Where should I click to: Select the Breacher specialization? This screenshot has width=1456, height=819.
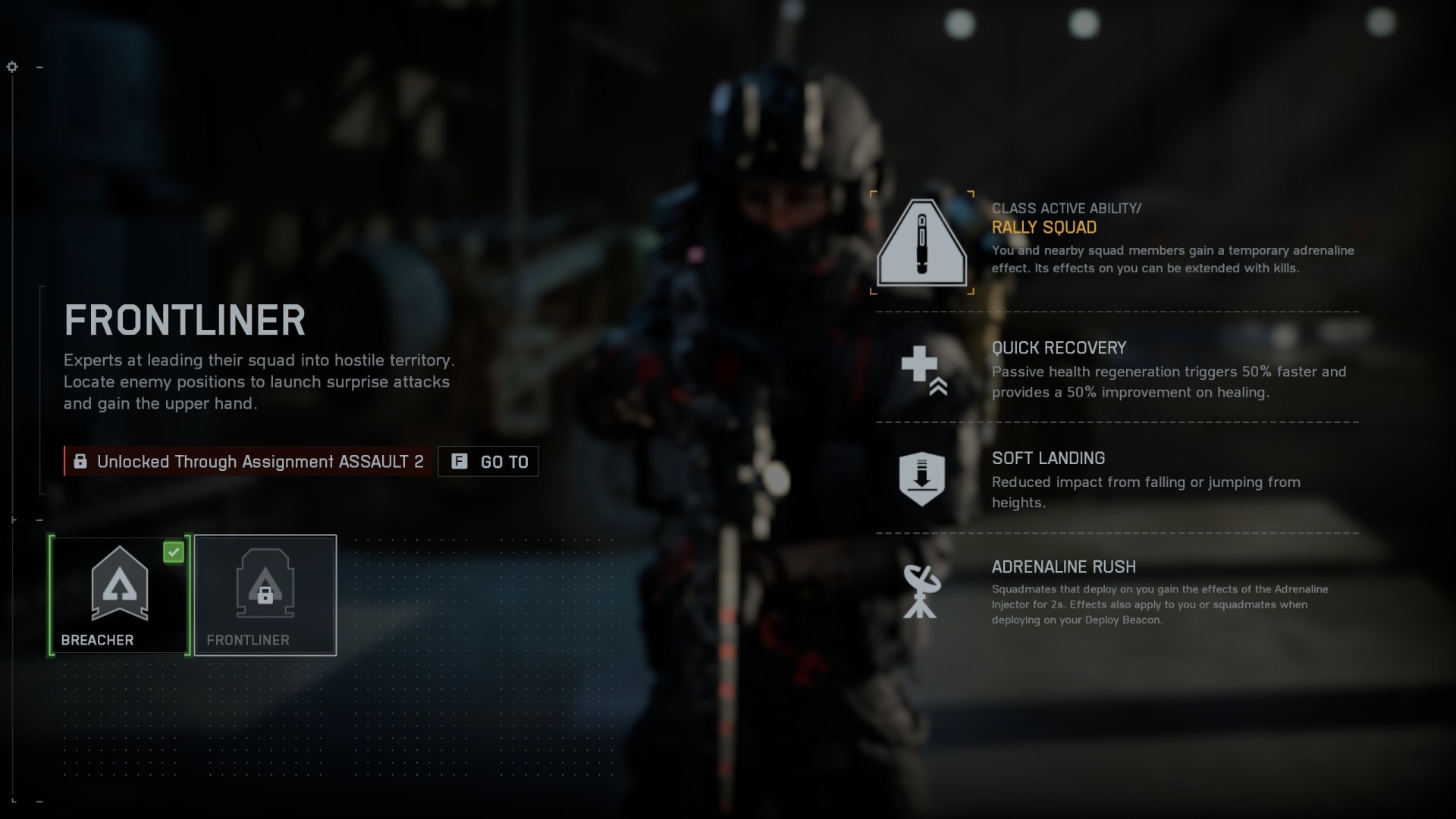click(x=118, y=595)
